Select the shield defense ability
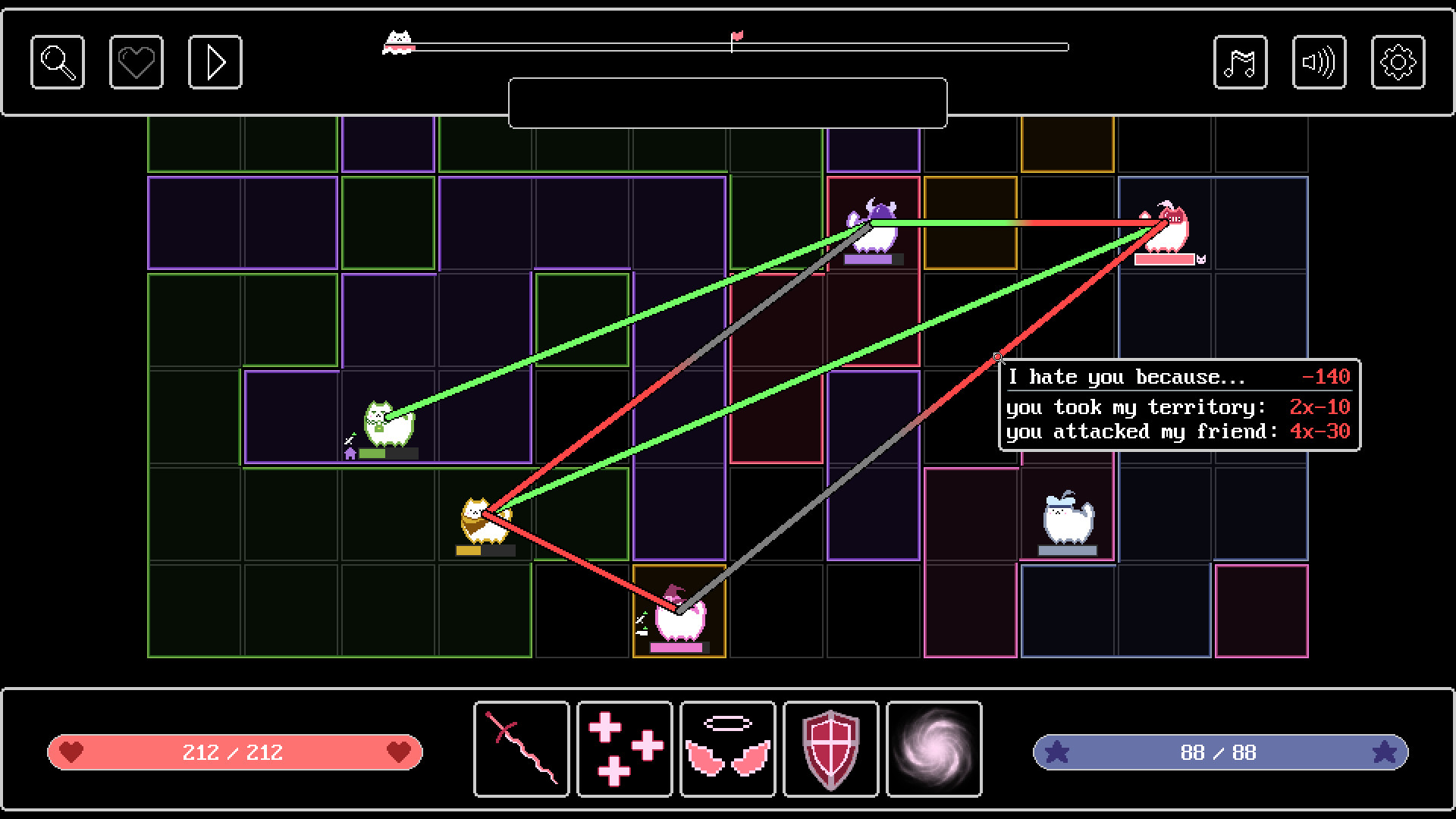The width and height of the screenshot is (1456, 819). pos(830,751)
